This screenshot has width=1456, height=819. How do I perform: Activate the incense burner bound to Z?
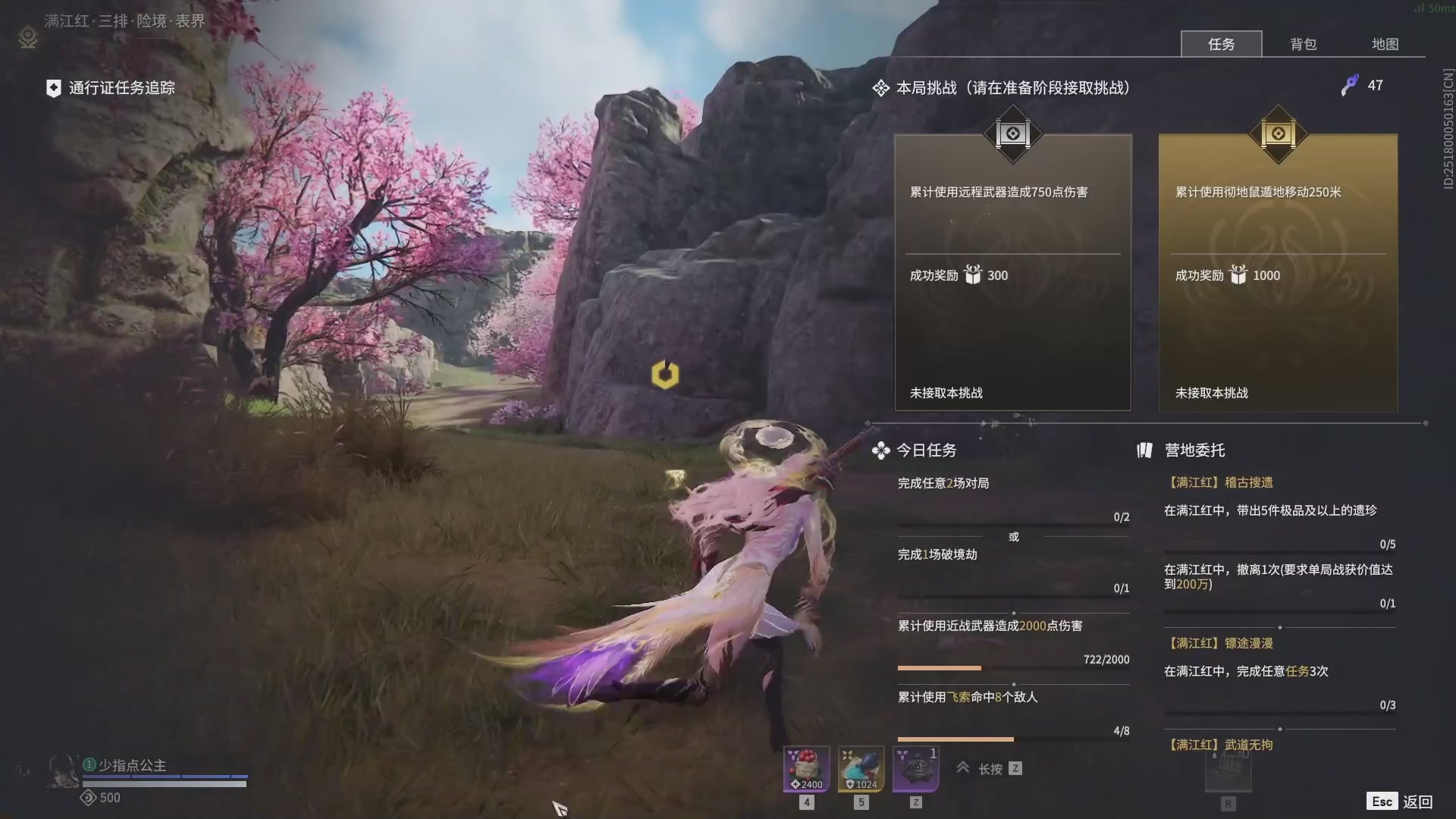click(915, 768)
